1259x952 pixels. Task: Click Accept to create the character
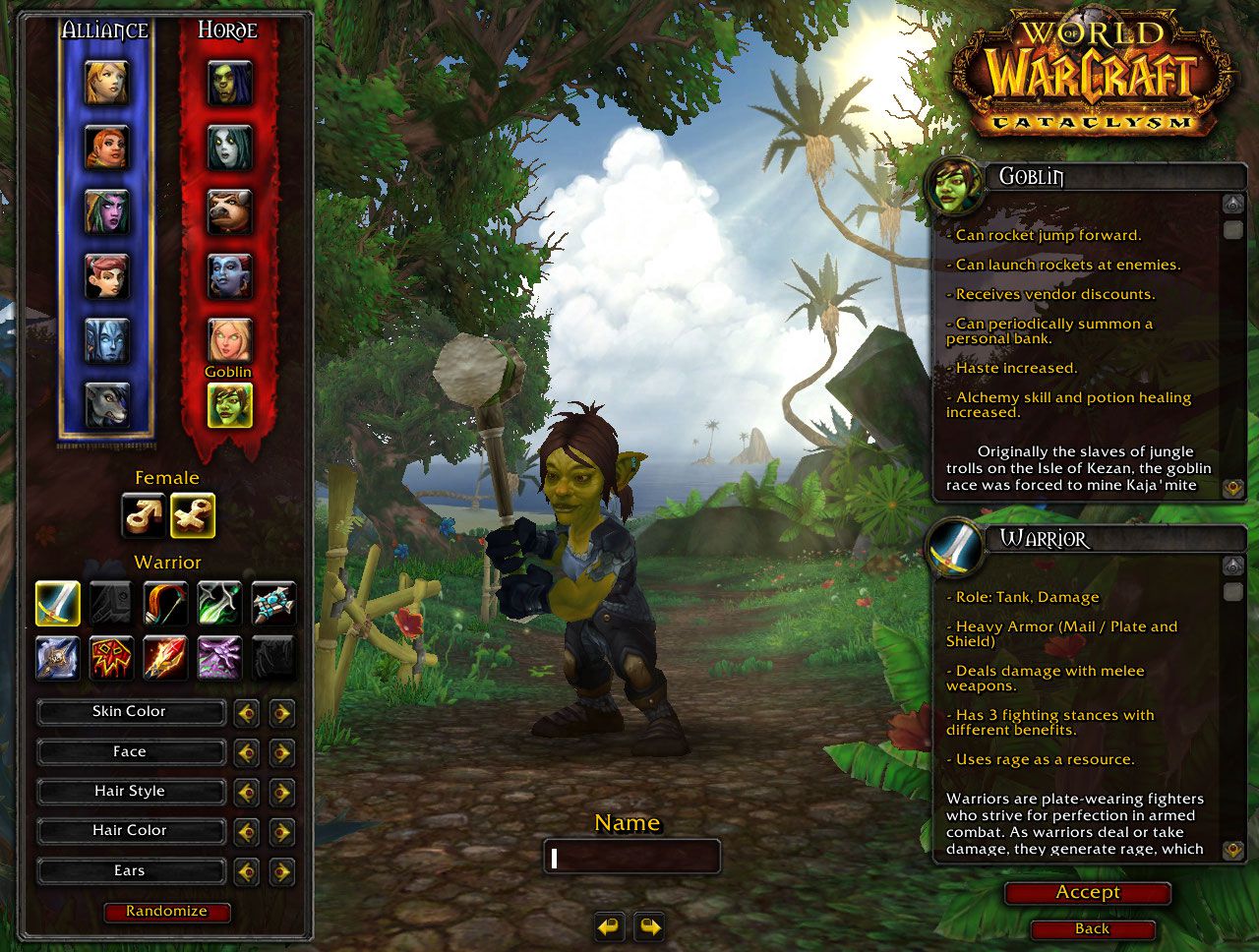coord(1086,893)
